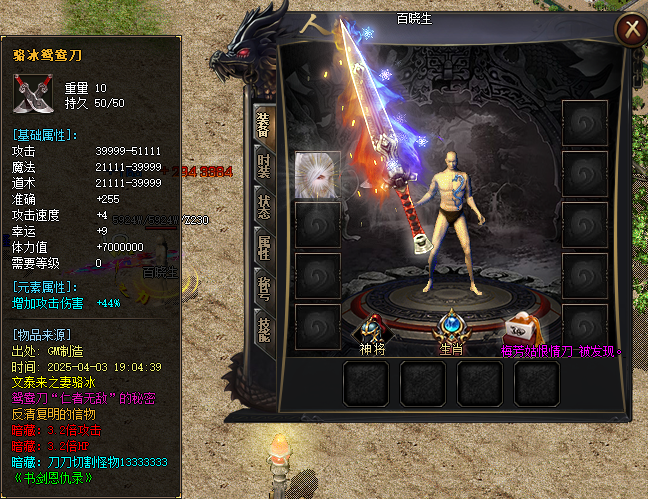Select the equipped white-haired mask slot
This screenshot has width=648, height=499.
point(315,174)
